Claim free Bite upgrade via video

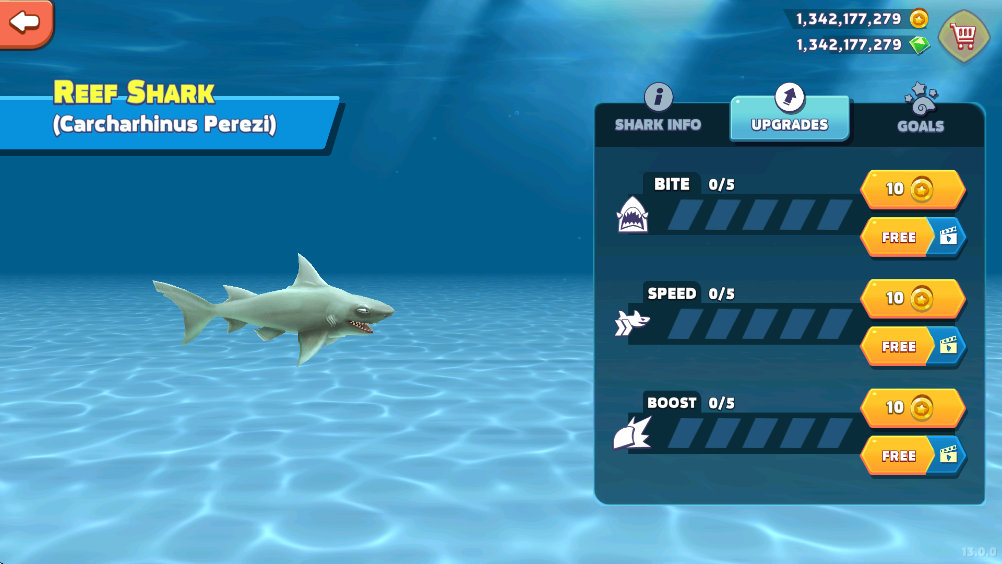pyautogui.click(x=912, y=237)
